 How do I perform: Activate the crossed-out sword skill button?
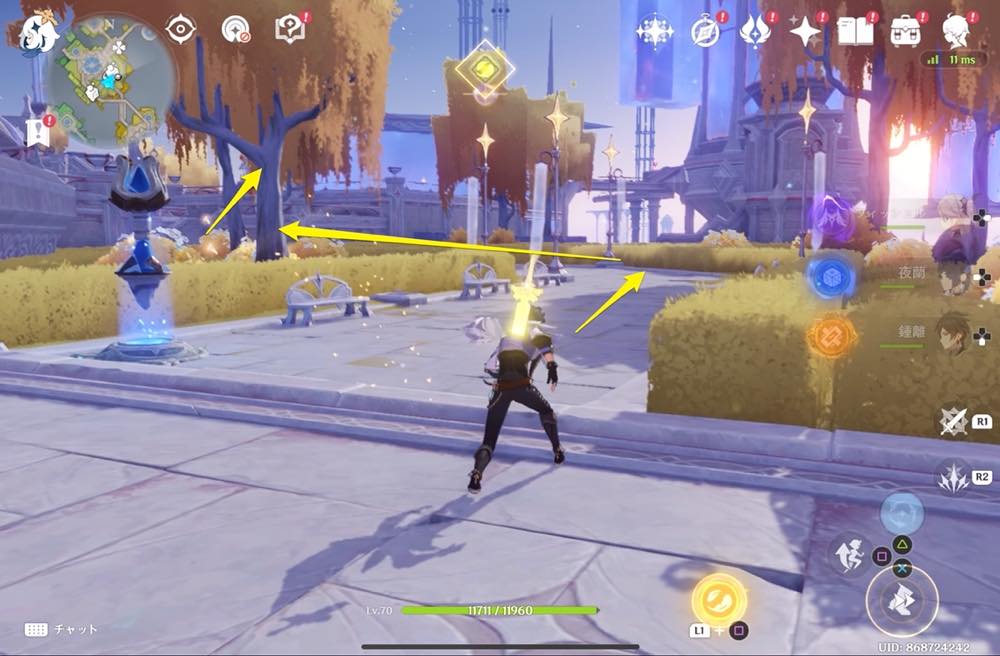coord(952,421)
